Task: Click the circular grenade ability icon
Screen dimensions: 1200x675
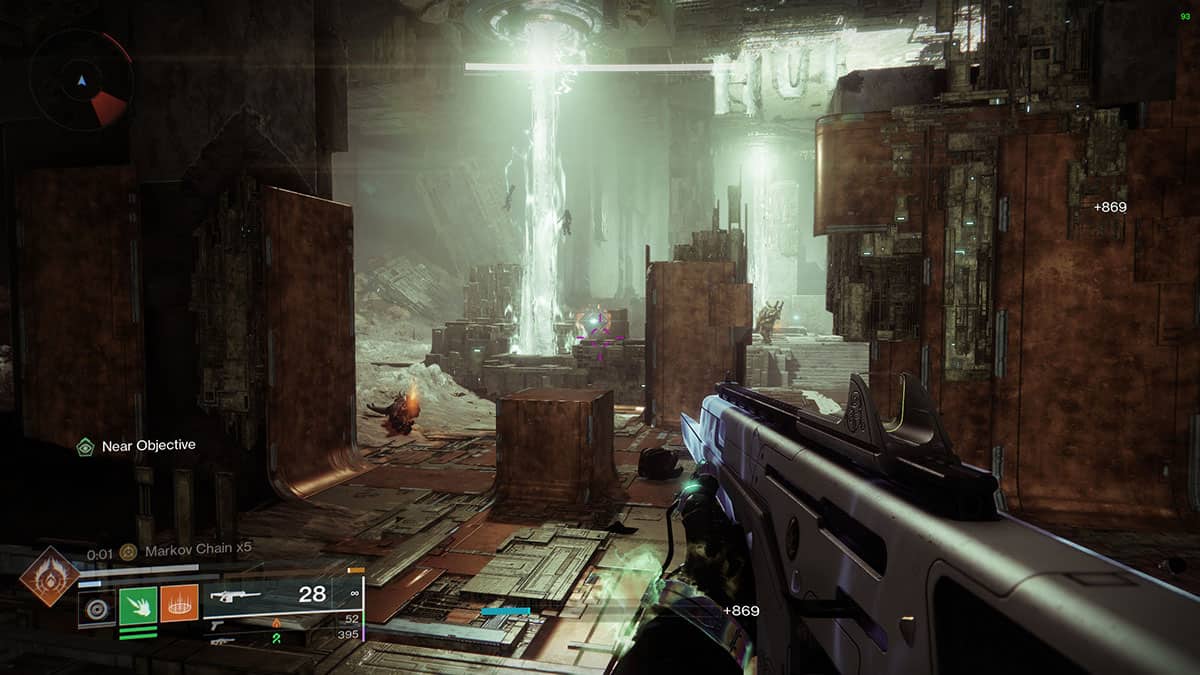Action: click(97, 605)
